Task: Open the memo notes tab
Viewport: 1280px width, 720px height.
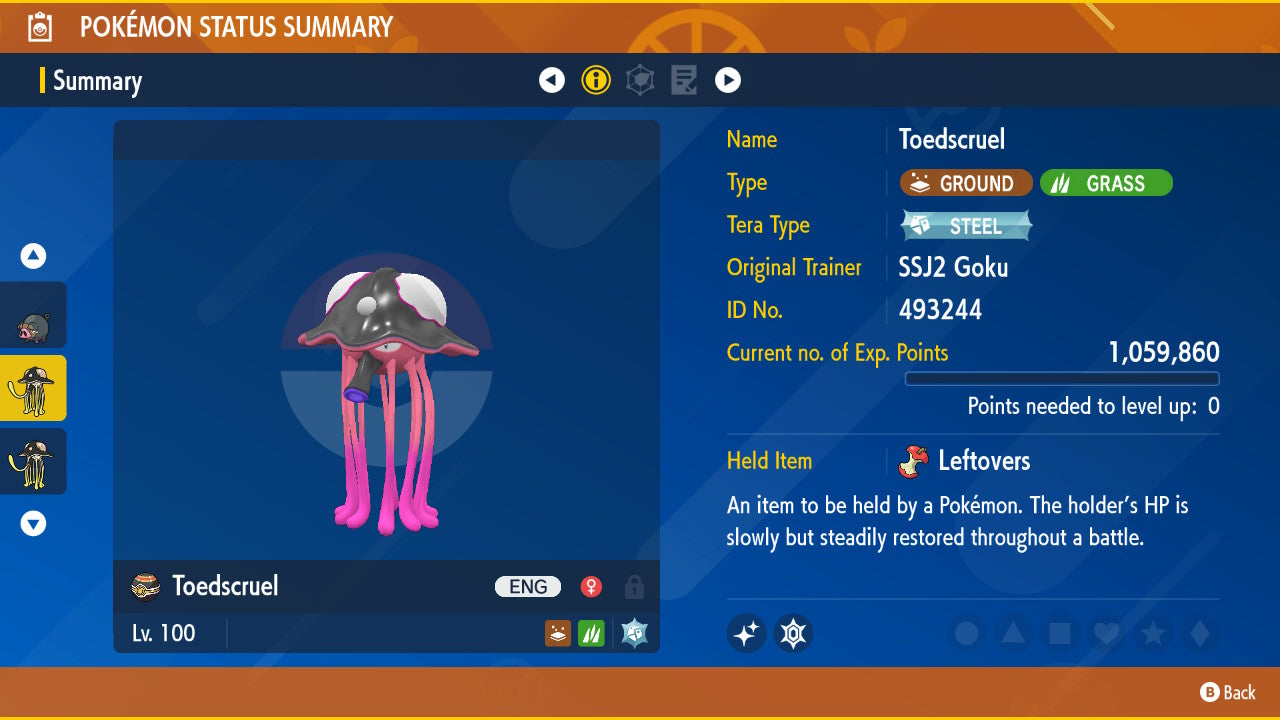Action: (684, 80)
